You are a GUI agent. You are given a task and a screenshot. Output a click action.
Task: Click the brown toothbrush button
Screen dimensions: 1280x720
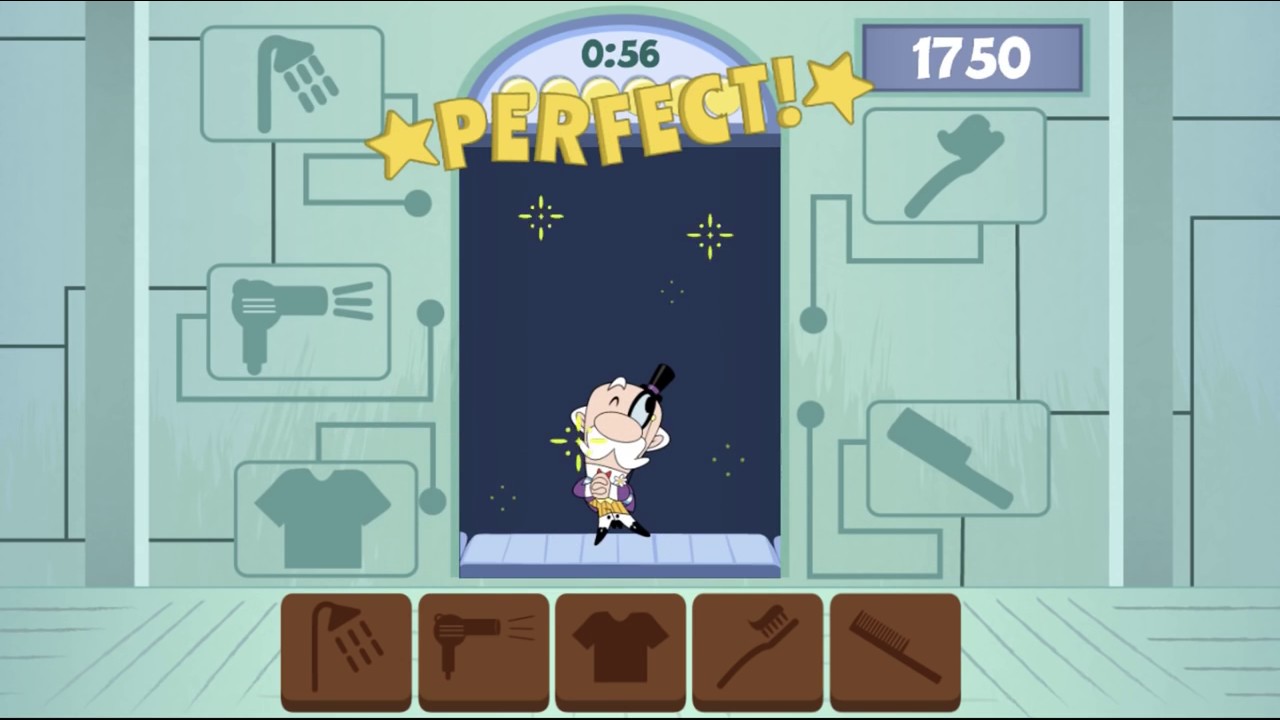pos(757,649)
